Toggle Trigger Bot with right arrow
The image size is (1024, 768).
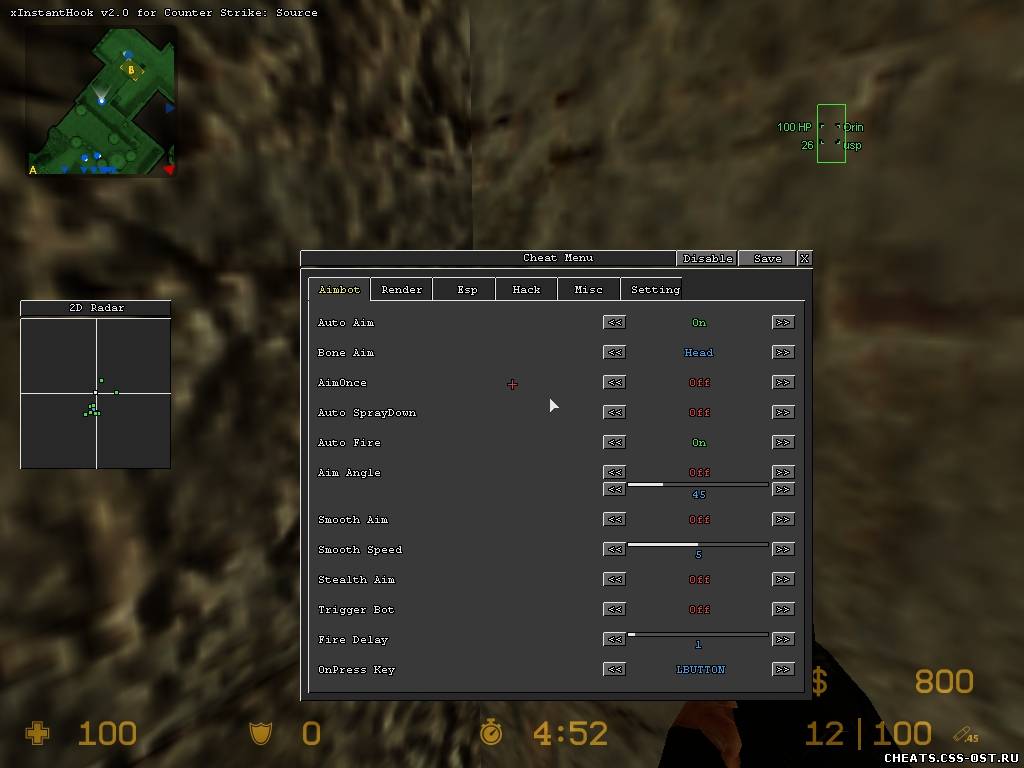coord(783,609)
